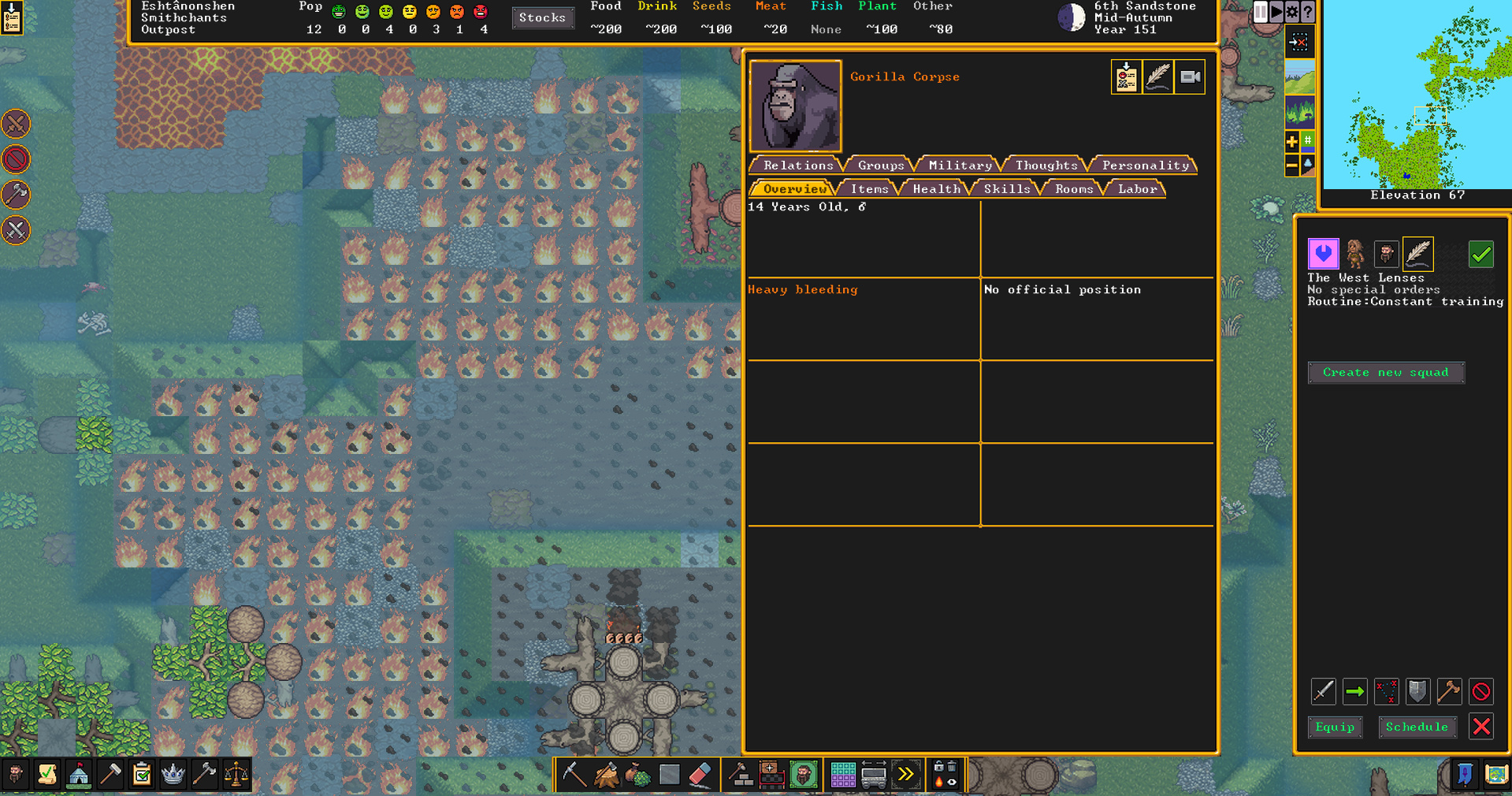Click the world minimap
The image size is (1512, 796).
(1417, 95)
